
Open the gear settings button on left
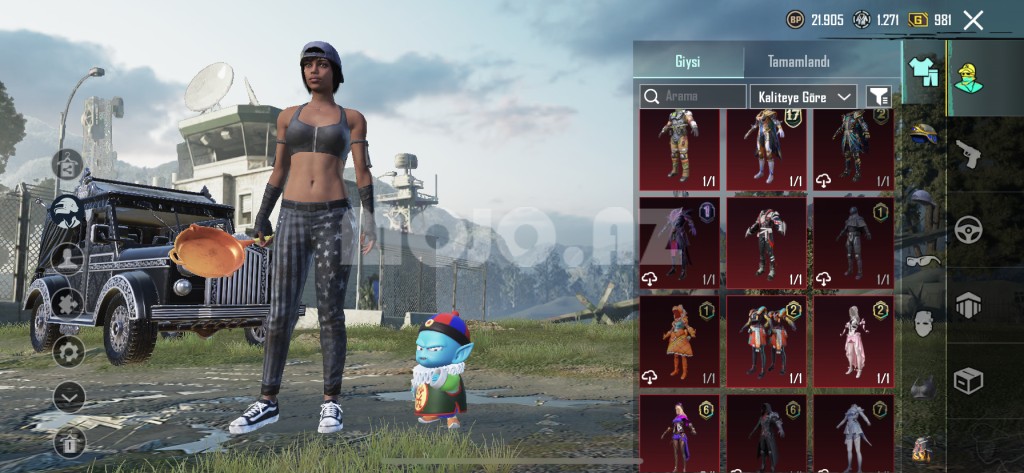click(67, 350)
